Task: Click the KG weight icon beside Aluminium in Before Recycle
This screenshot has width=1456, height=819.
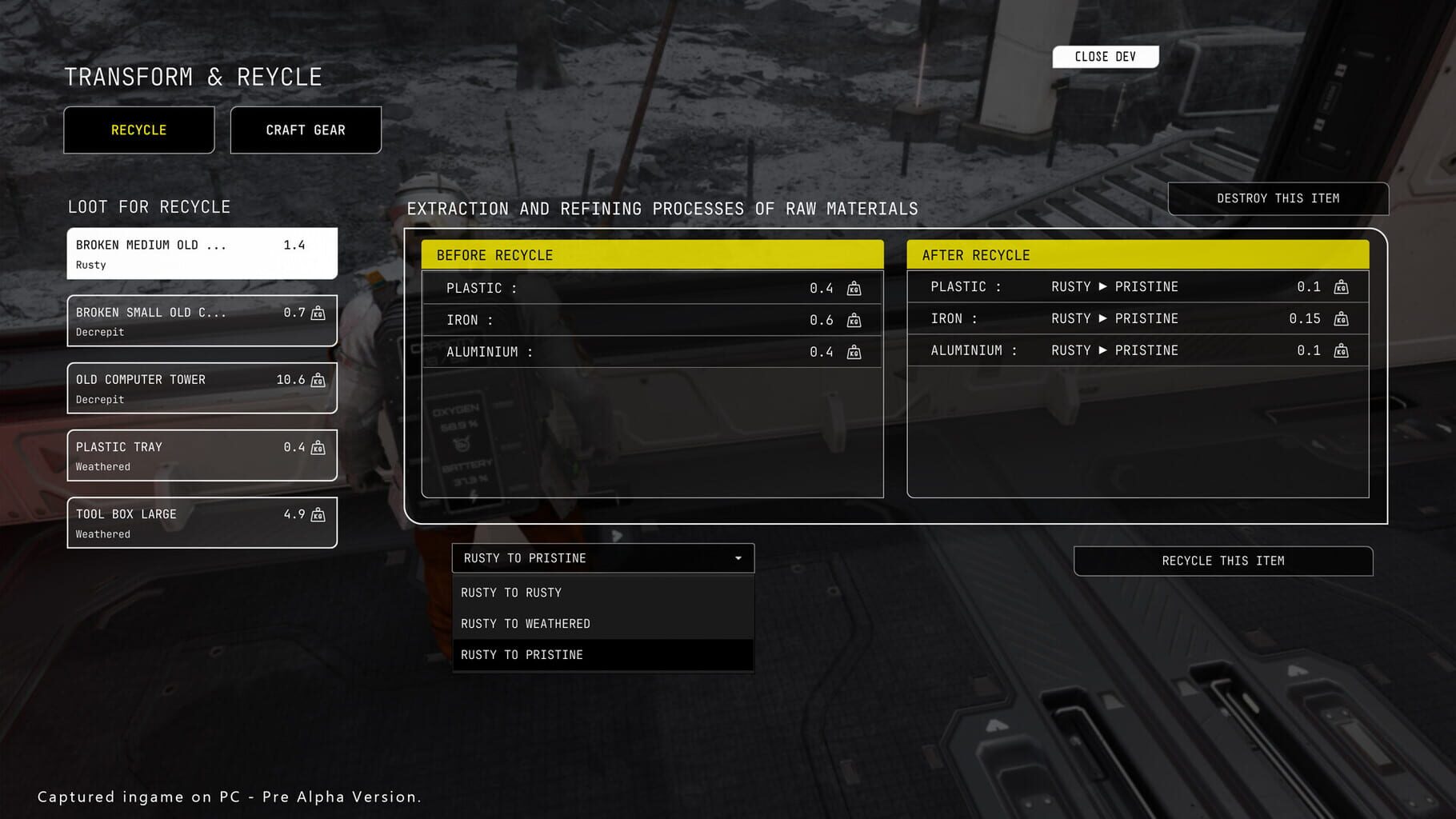Action: [854, 351]
